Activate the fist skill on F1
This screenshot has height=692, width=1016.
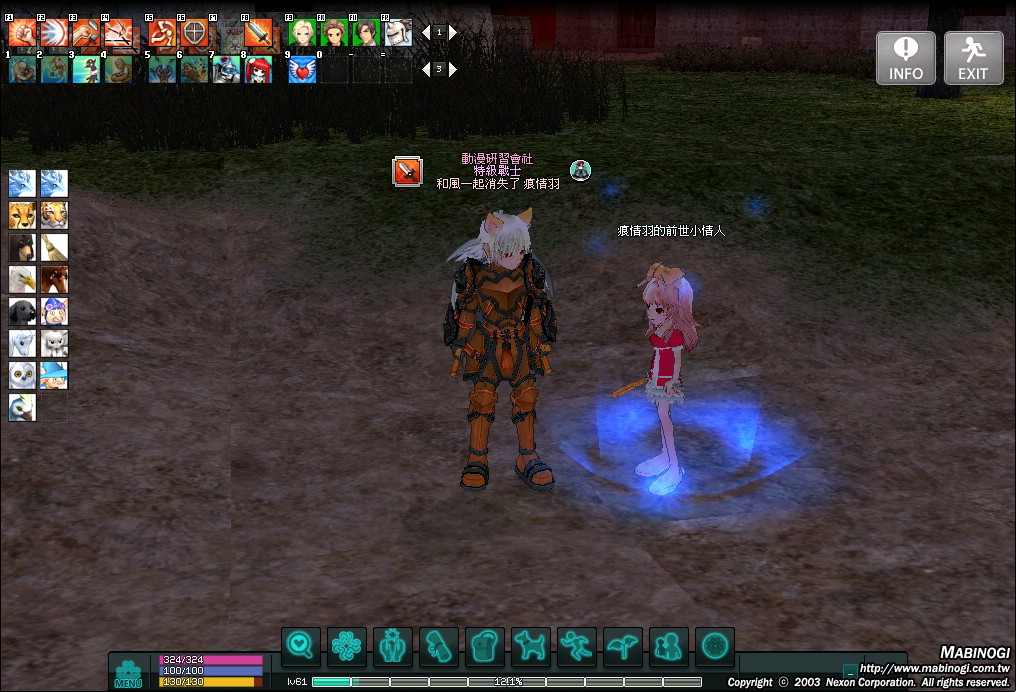pyautogui.click(x=22, y=33)
